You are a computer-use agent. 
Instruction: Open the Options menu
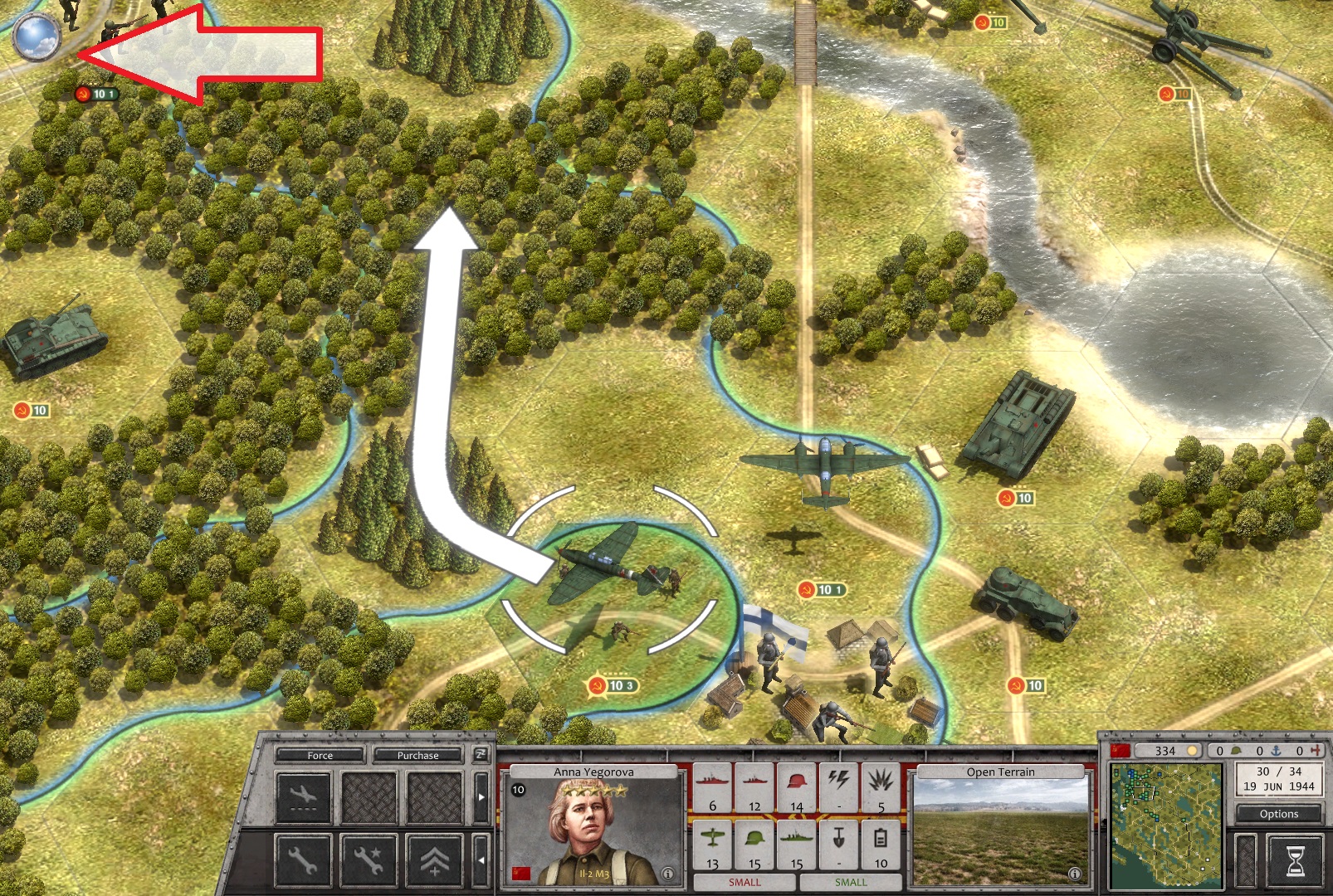tap(1278, 814)
